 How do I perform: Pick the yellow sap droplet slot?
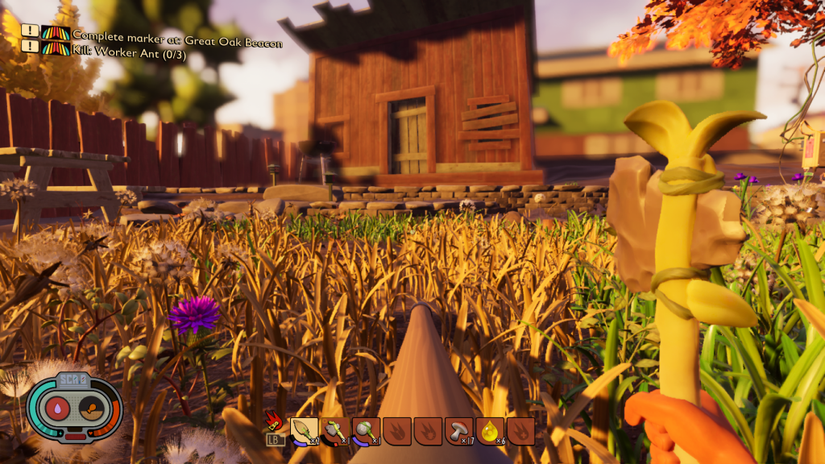(490, 431)
